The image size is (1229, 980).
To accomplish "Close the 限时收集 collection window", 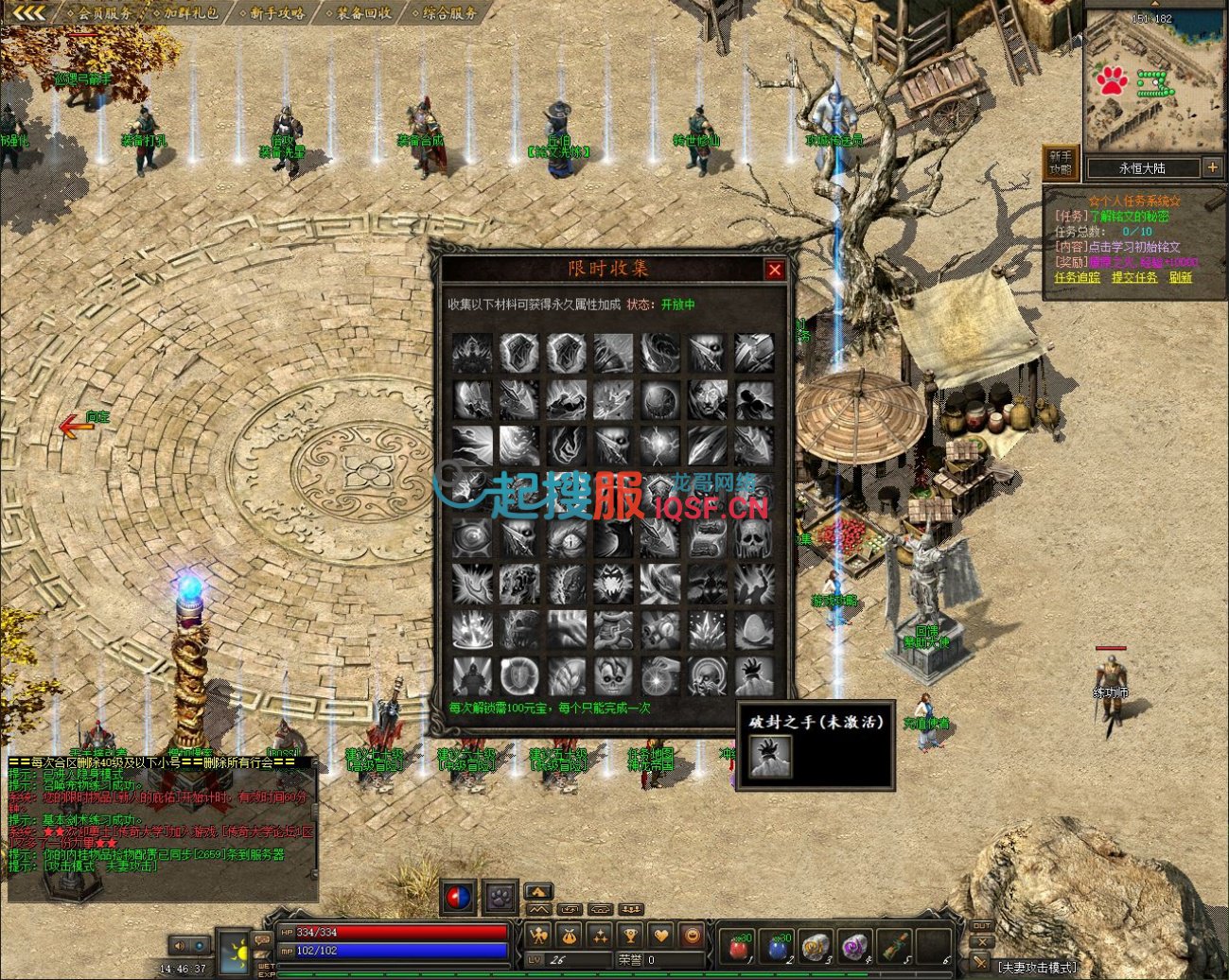I will (775, 271).
